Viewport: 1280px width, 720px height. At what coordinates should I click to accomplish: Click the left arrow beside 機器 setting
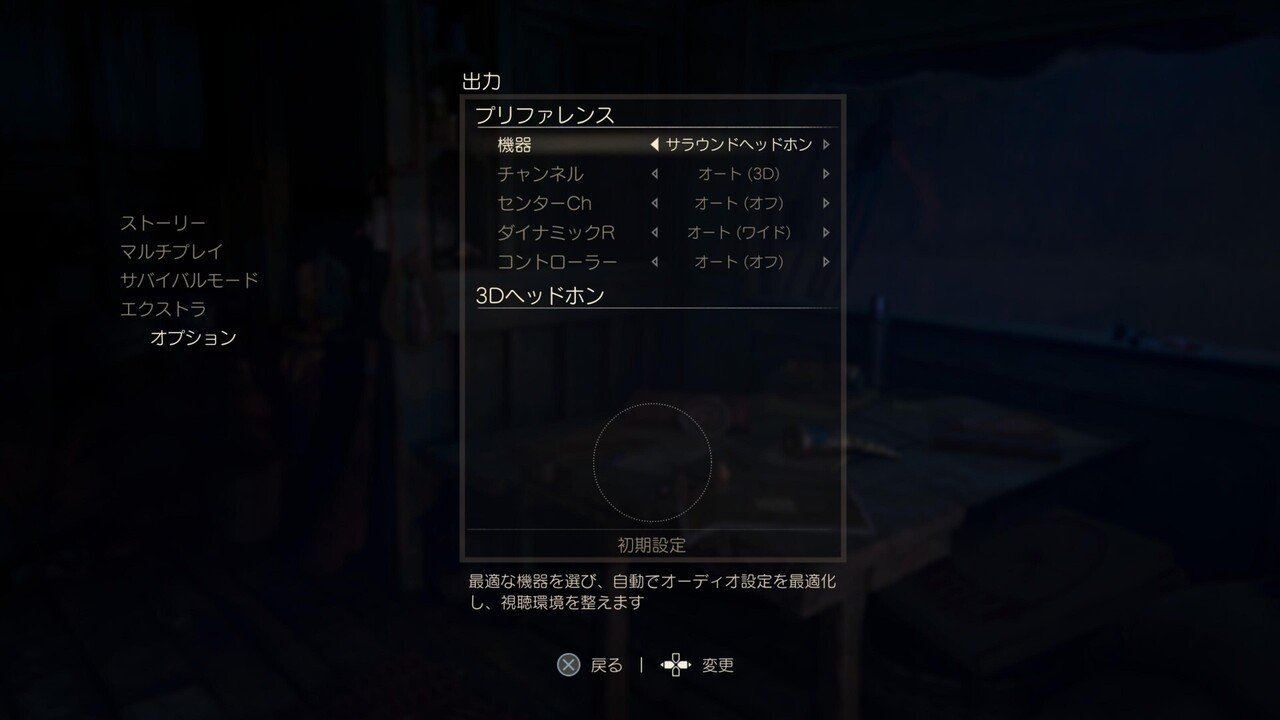[657, 144]
